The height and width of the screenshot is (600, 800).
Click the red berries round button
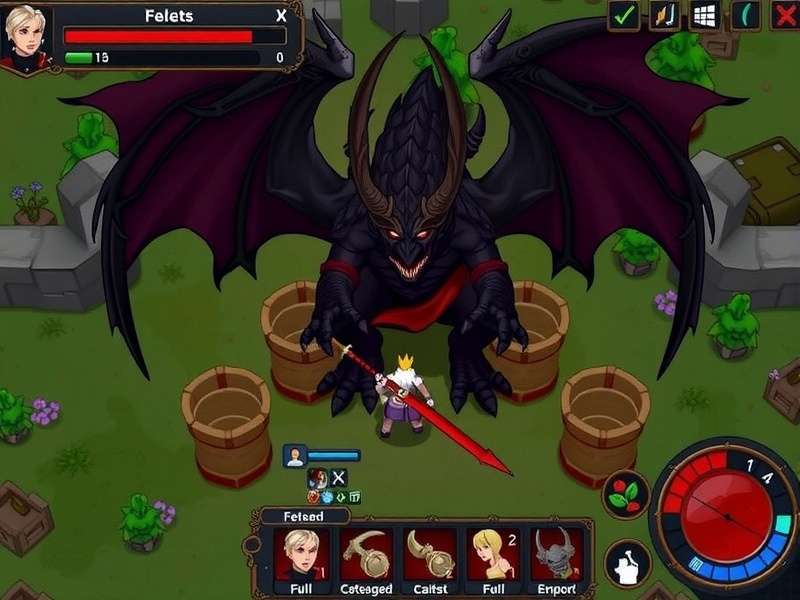pos(626,494)
